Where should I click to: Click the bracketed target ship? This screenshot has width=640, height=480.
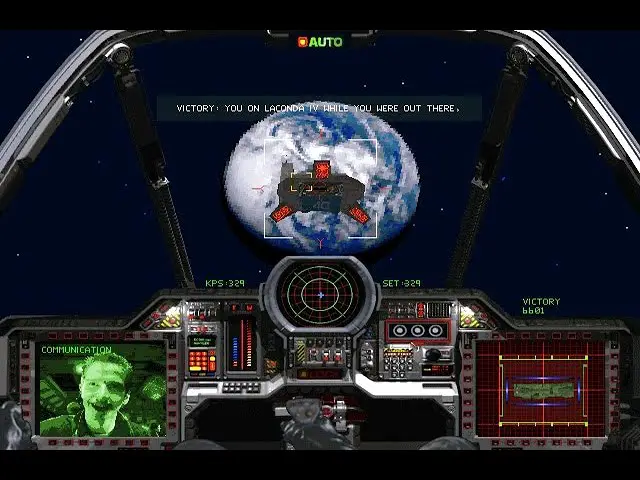(320, 190)
